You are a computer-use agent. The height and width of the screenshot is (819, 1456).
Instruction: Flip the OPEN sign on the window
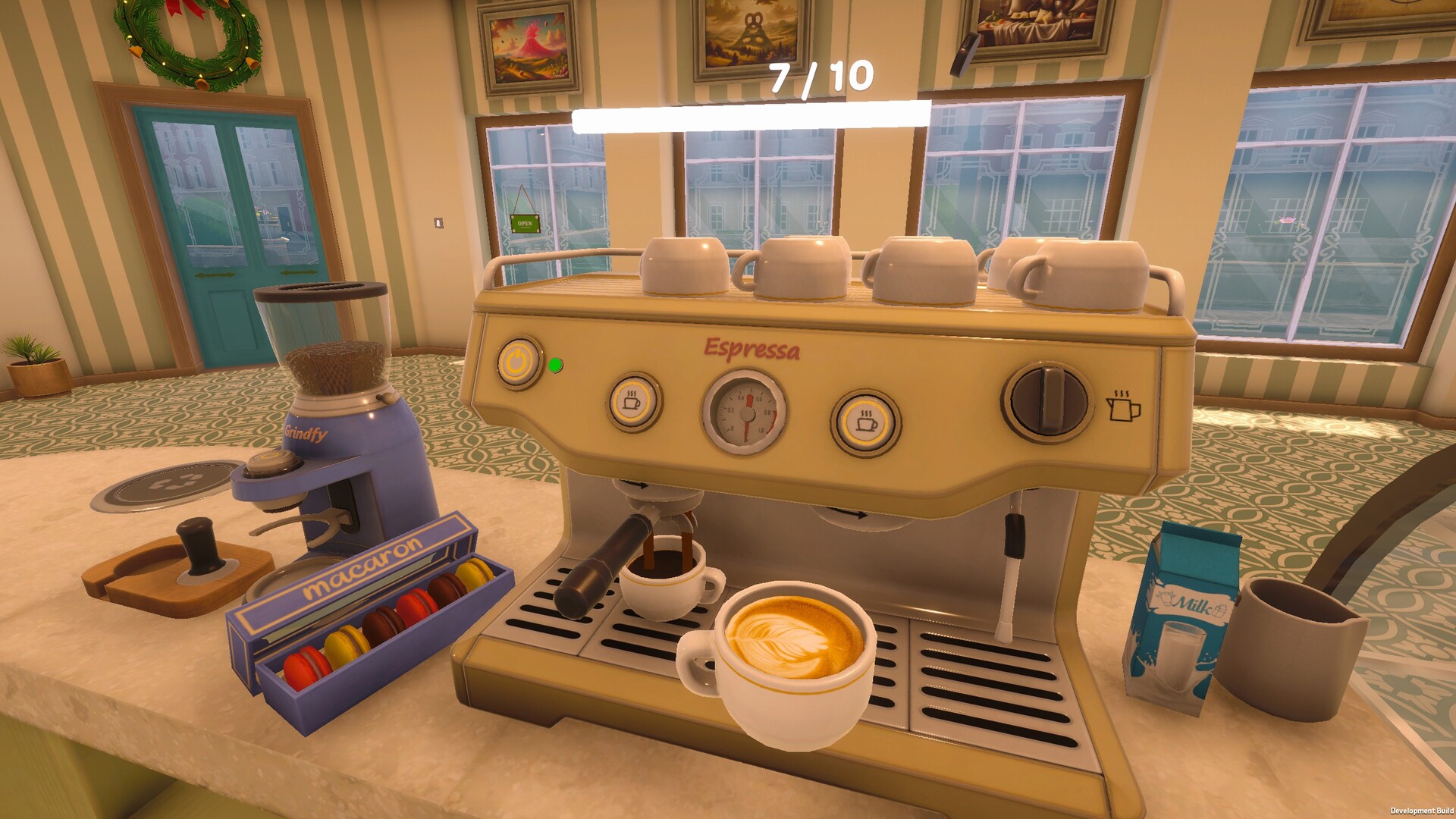click(x=524, y=221)
